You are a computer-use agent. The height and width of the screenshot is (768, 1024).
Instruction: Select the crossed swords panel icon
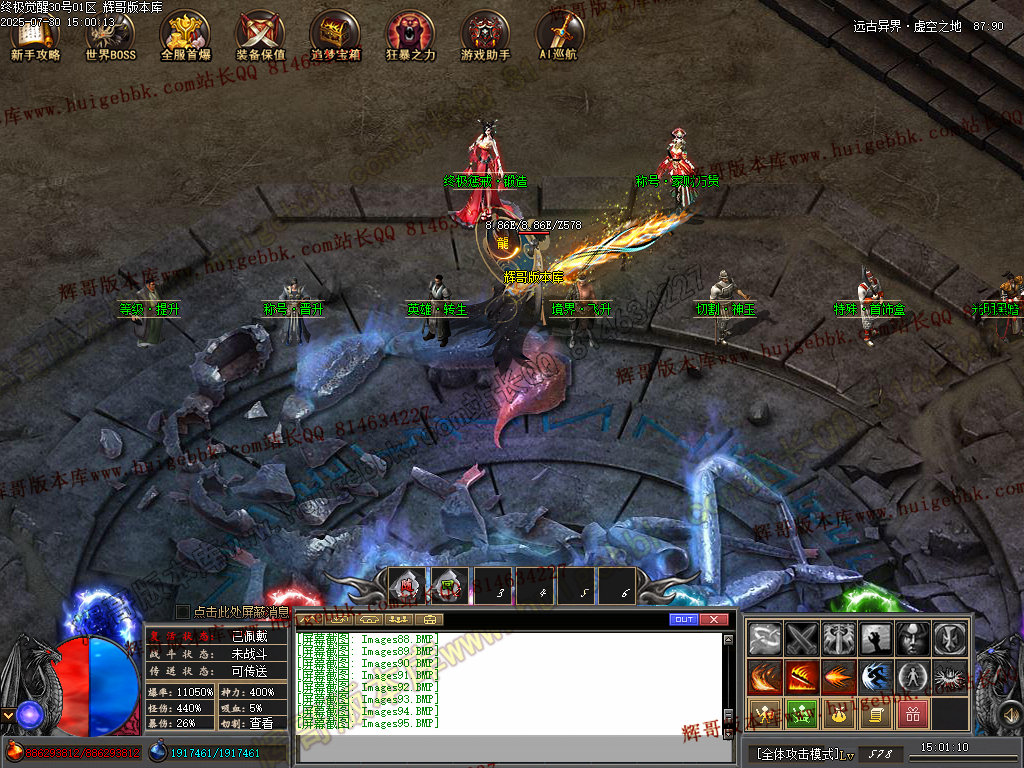pyautogui.click(x=801, y=638)
